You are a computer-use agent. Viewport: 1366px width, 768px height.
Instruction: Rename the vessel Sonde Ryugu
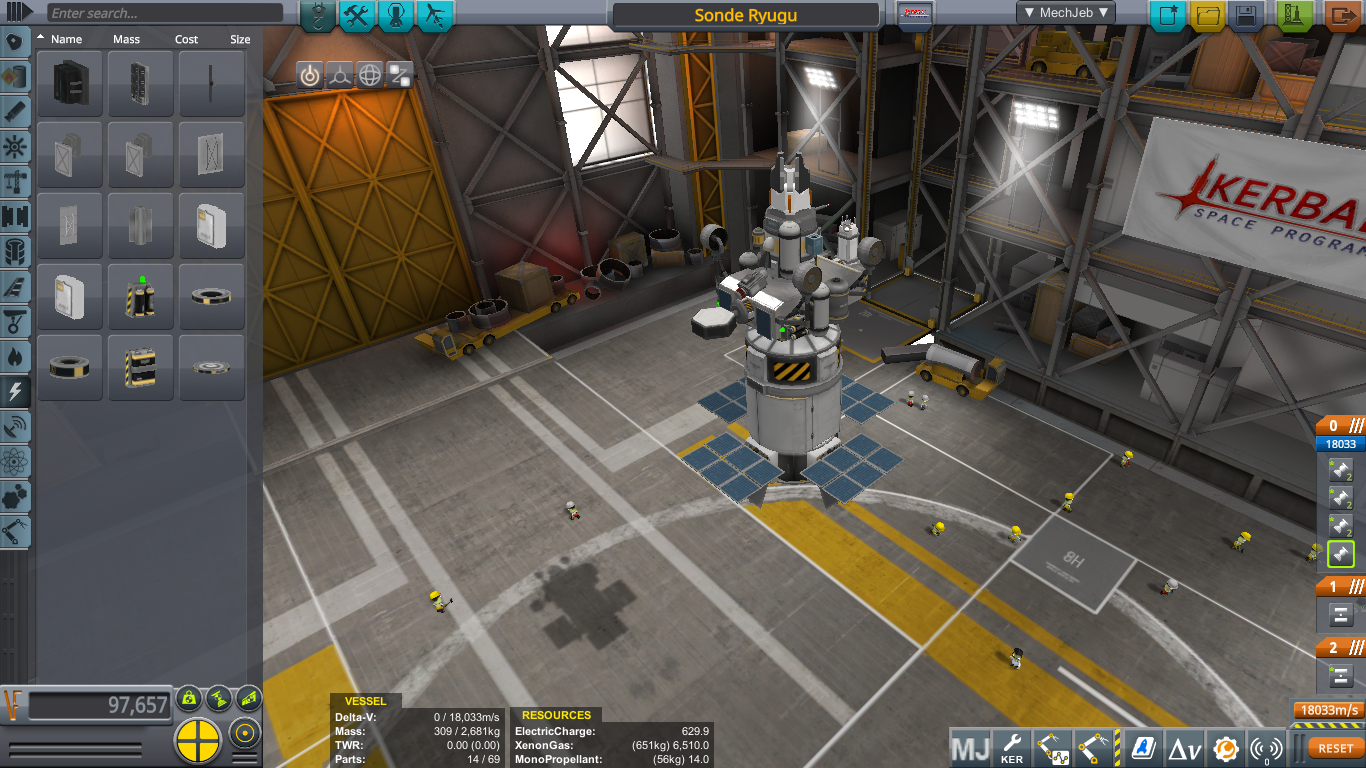pos(745,16)
